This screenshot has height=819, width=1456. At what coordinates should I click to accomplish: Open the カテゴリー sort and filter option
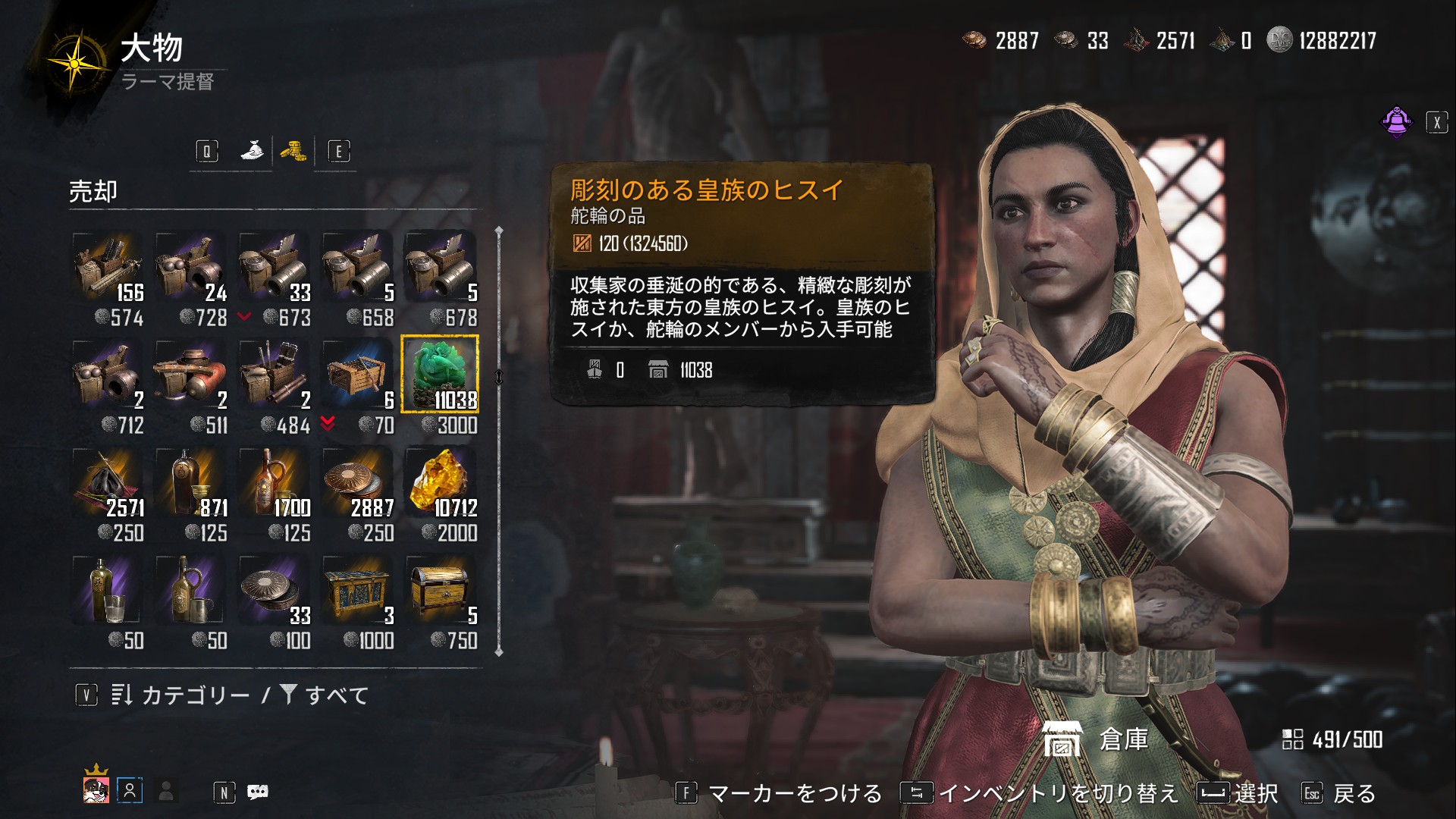(195, 695)
